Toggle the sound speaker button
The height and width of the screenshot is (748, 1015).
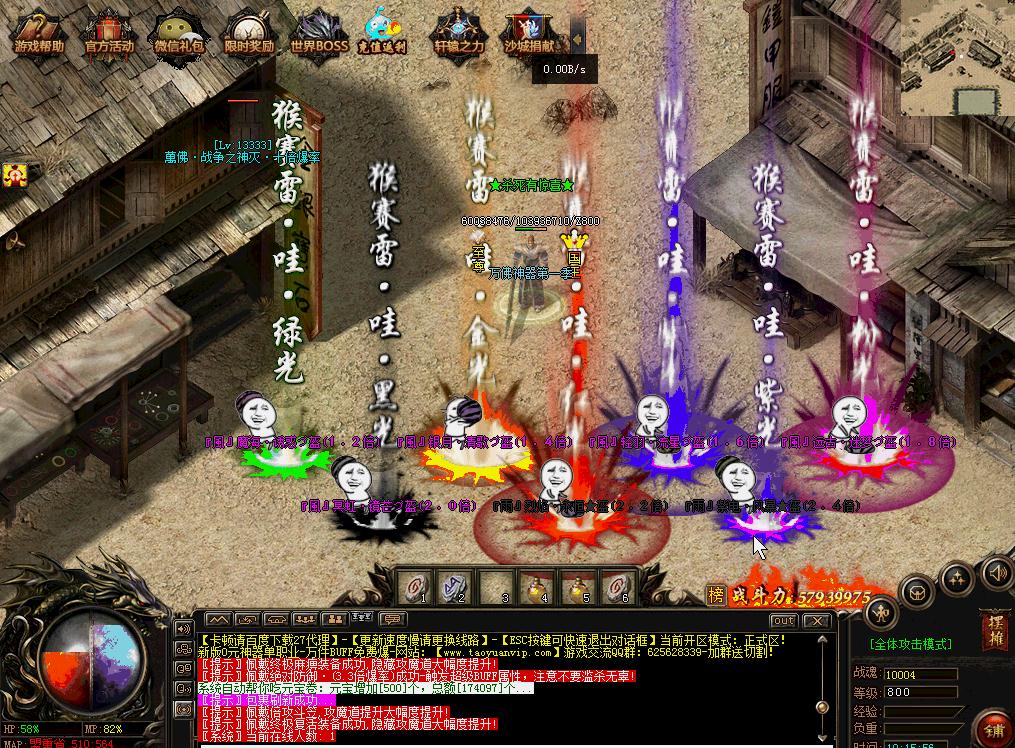tap(996, 572)
